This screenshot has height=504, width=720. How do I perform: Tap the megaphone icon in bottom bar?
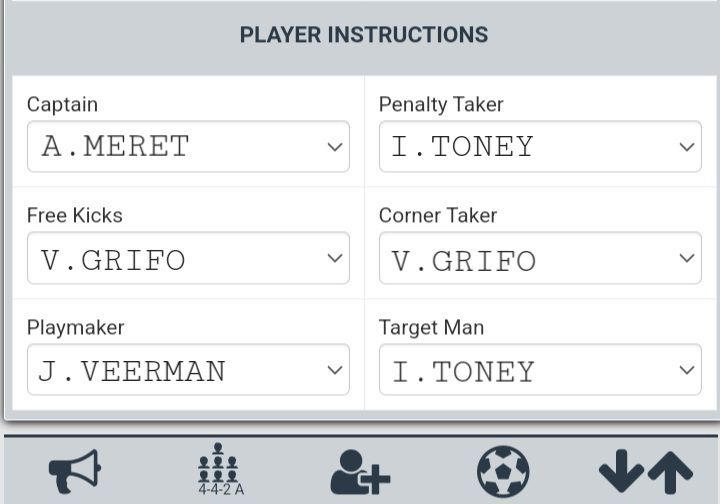click(75, 471)
